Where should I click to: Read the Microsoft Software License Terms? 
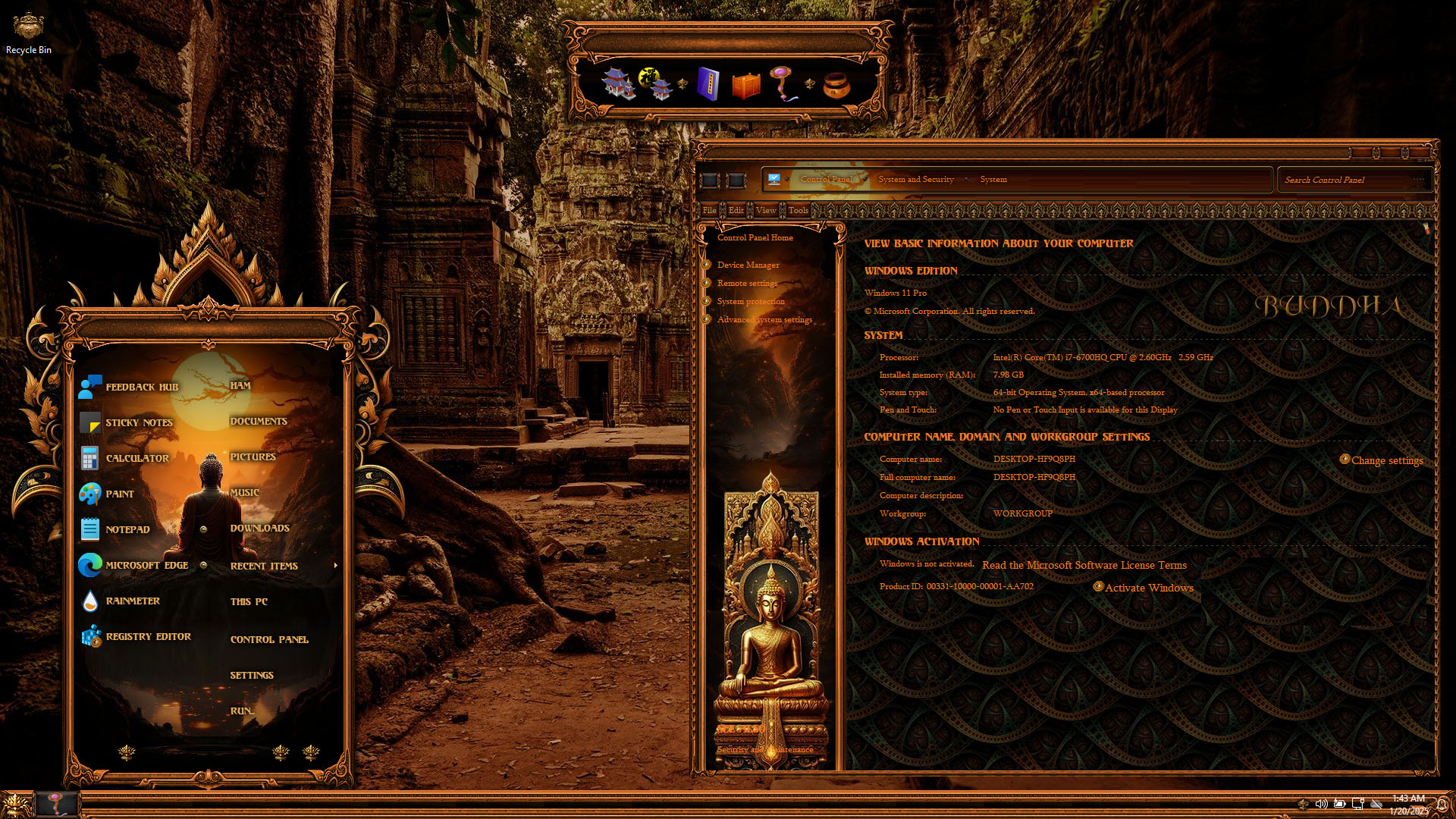(1084, 565)
